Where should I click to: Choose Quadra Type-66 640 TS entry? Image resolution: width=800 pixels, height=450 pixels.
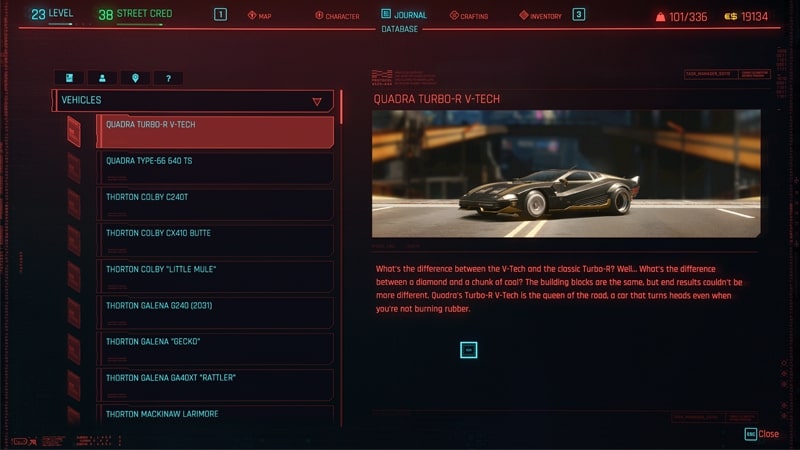pos(214,168)
